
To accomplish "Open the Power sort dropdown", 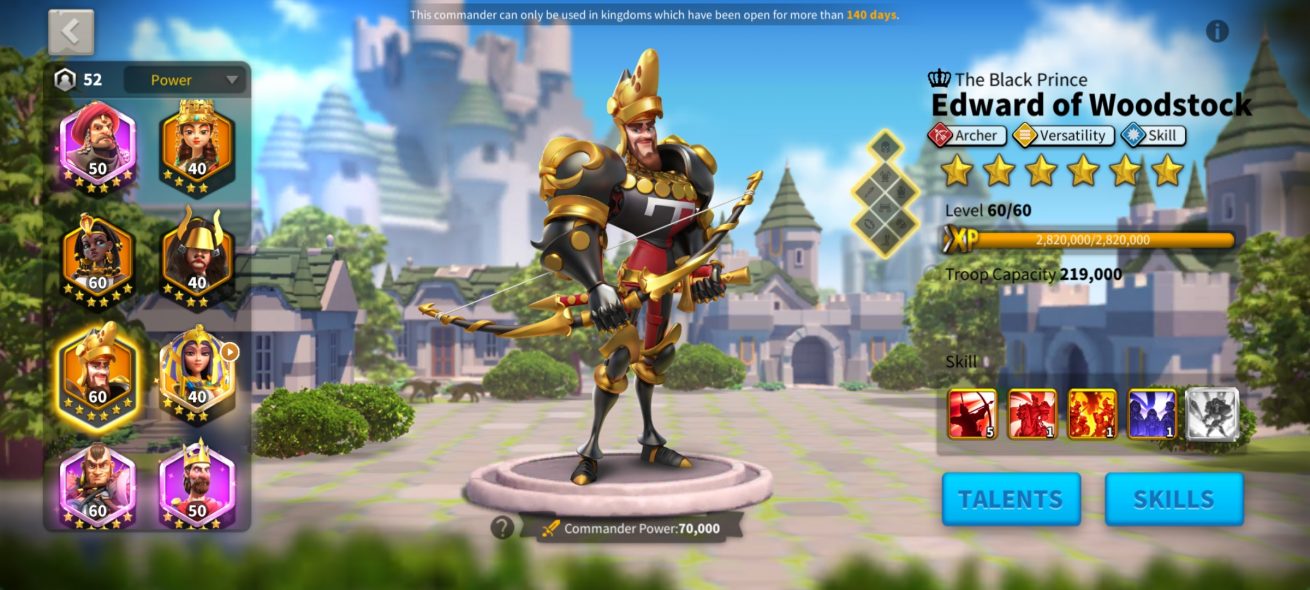I will click(x=184, y=80).
